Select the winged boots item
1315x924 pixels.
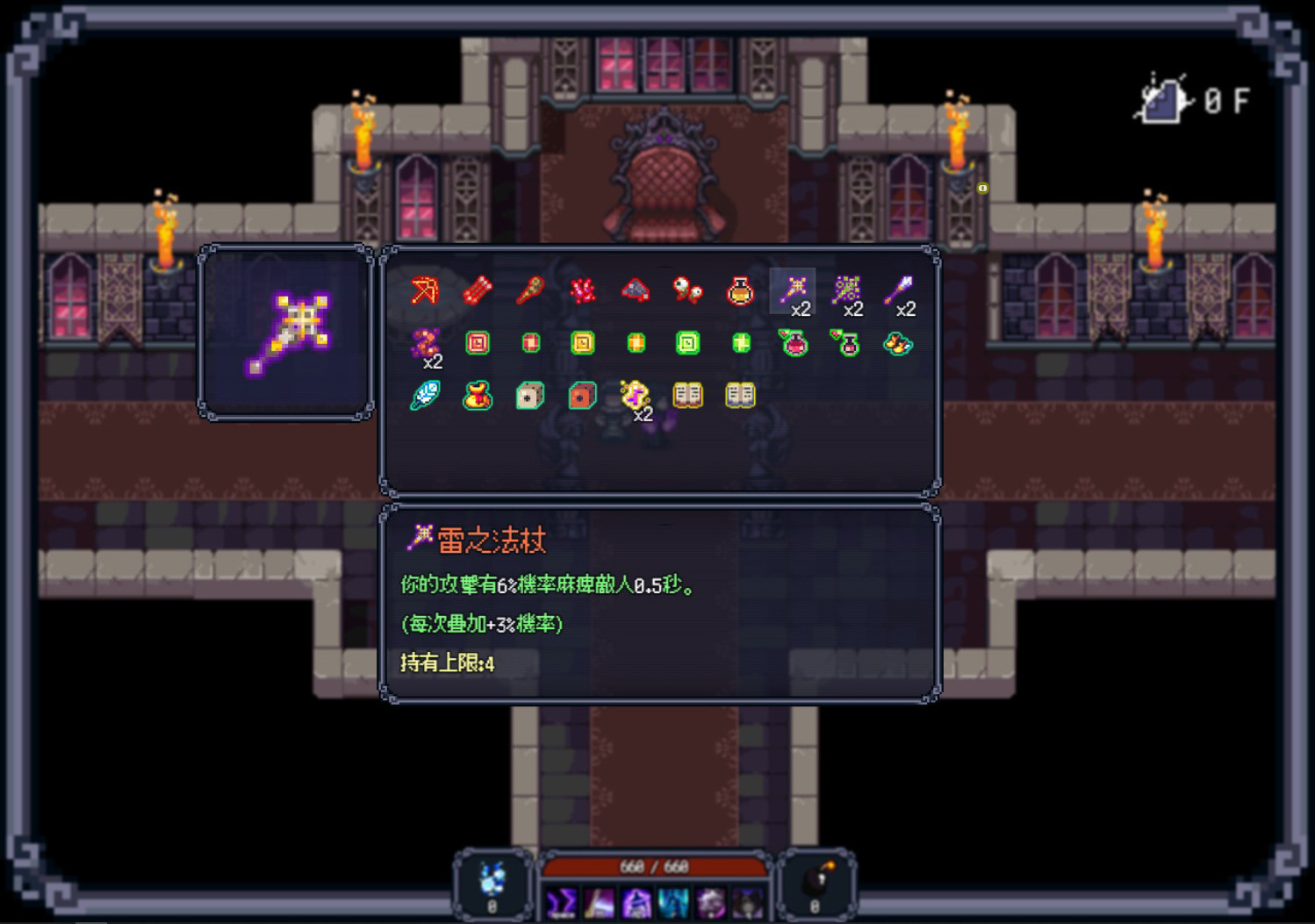pyautogui.click(x=898, y=344)
